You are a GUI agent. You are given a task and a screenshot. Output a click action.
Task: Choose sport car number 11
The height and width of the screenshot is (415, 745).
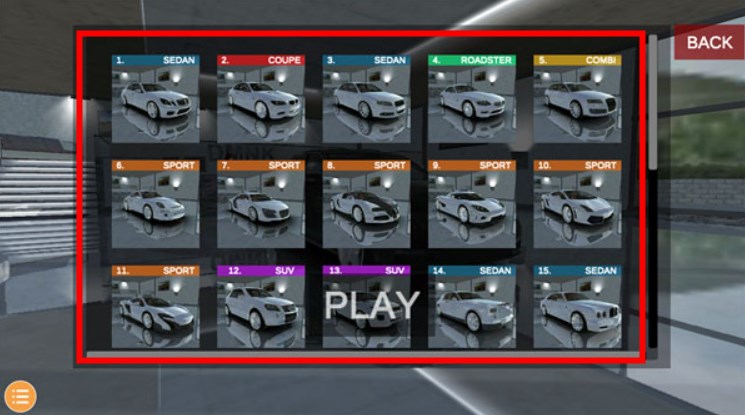click(155, 306)
